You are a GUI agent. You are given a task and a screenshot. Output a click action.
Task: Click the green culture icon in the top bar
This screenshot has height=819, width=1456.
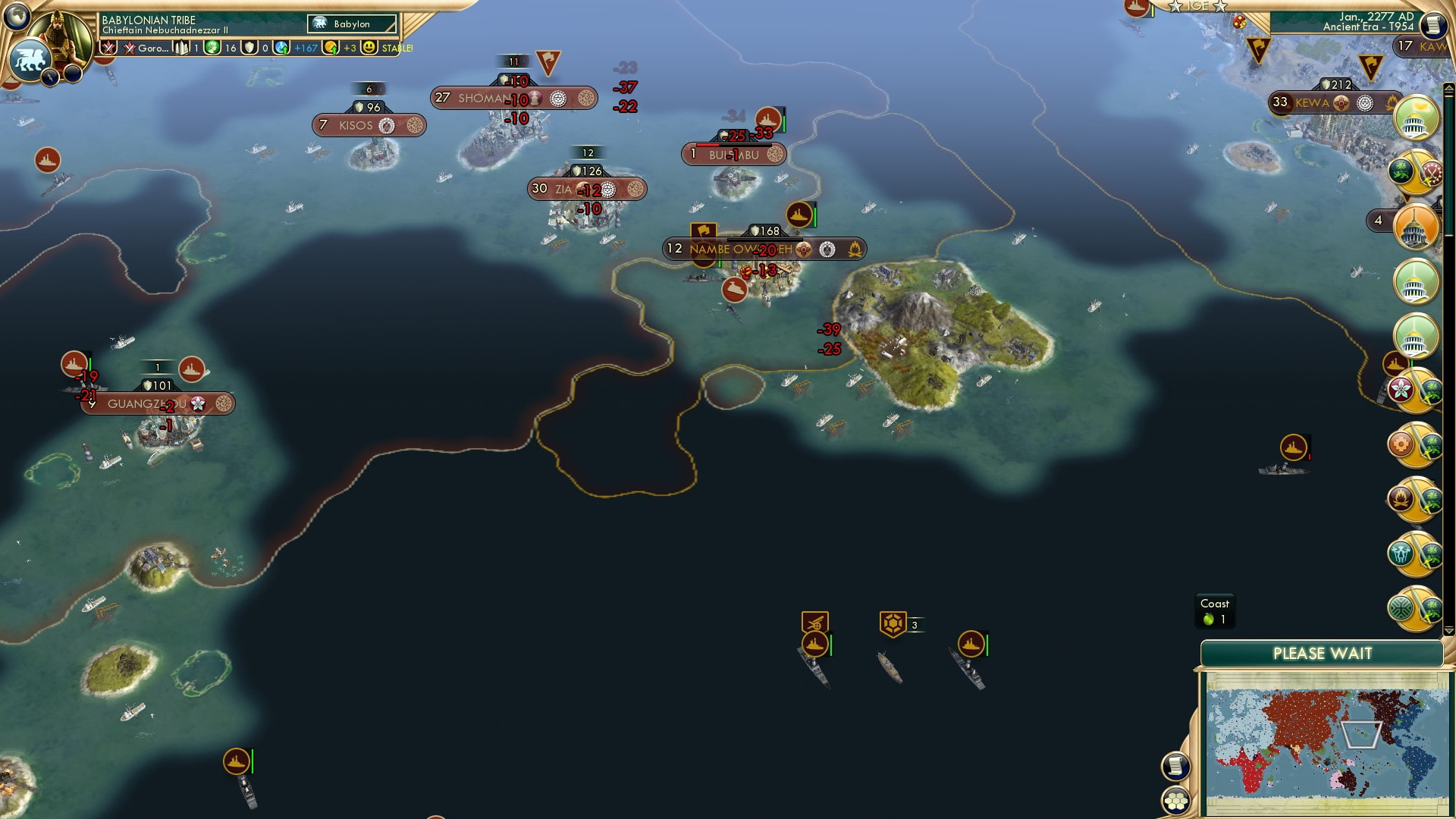[211, 49]
